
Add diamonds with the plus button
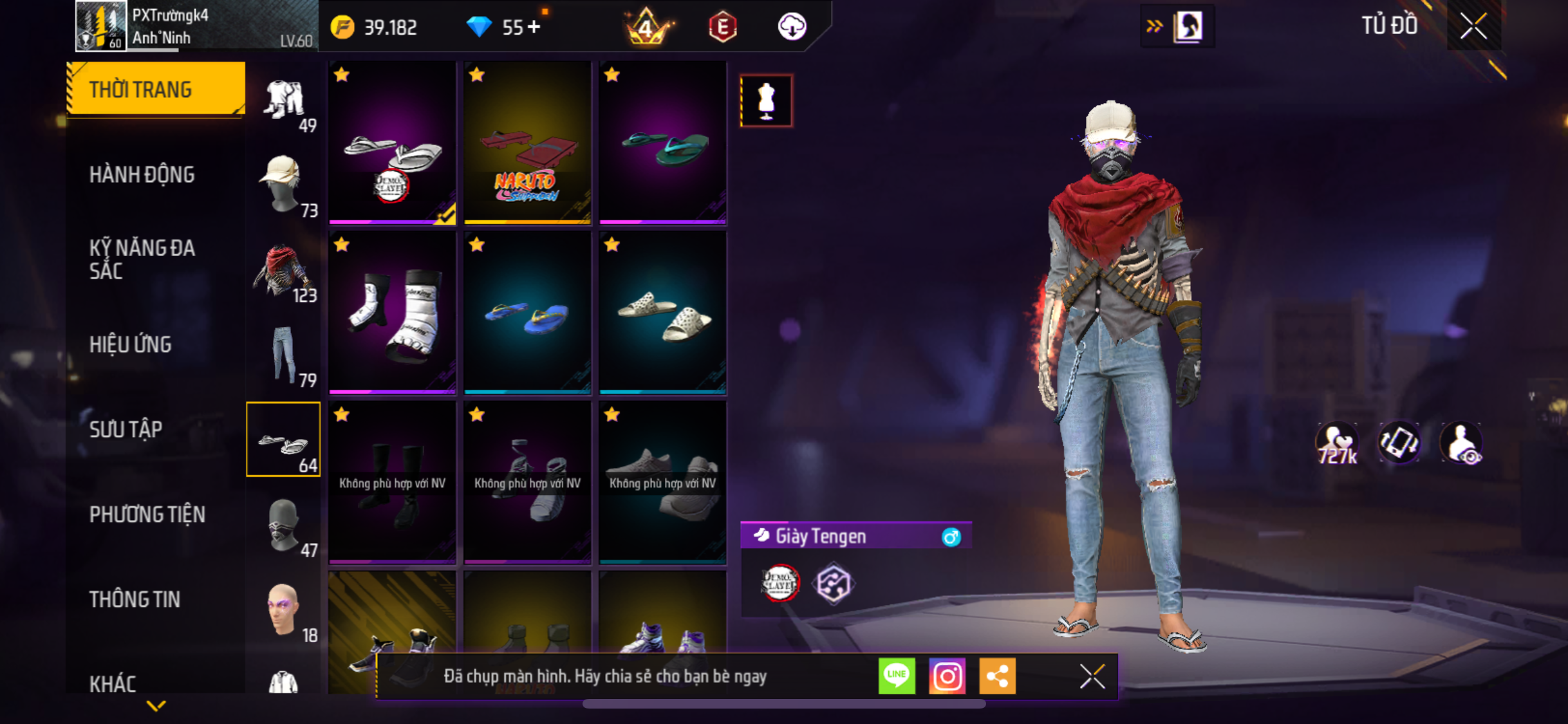(534, 27)
